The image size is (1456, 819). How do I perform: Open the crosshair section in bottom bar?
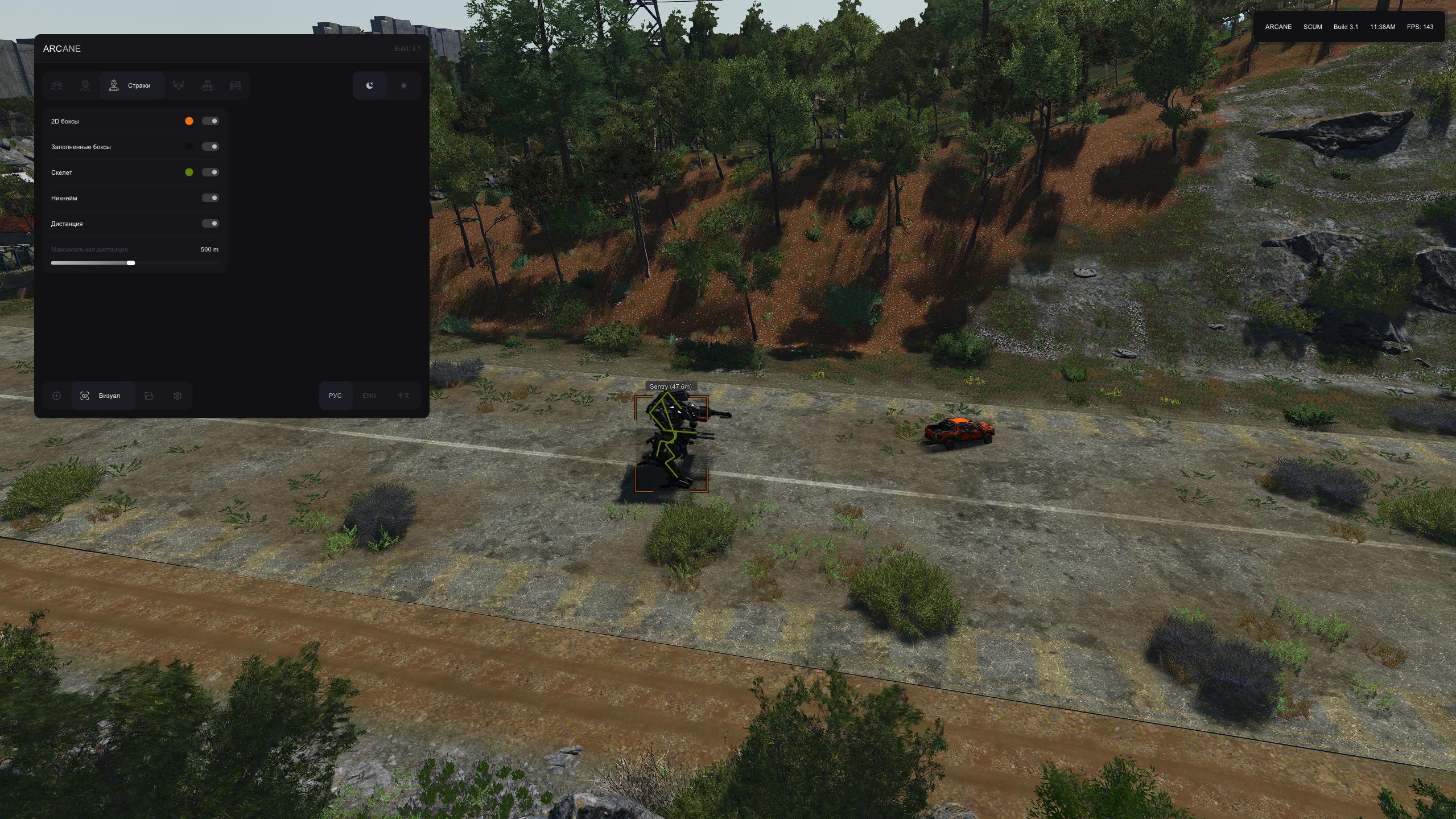coord(57,396)
